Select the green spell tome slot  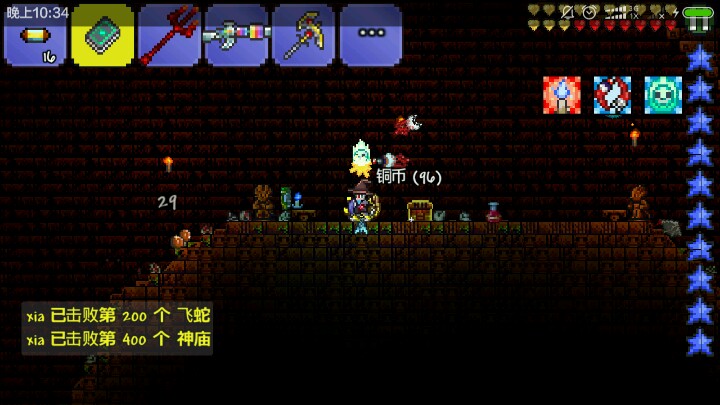(102, 37)
